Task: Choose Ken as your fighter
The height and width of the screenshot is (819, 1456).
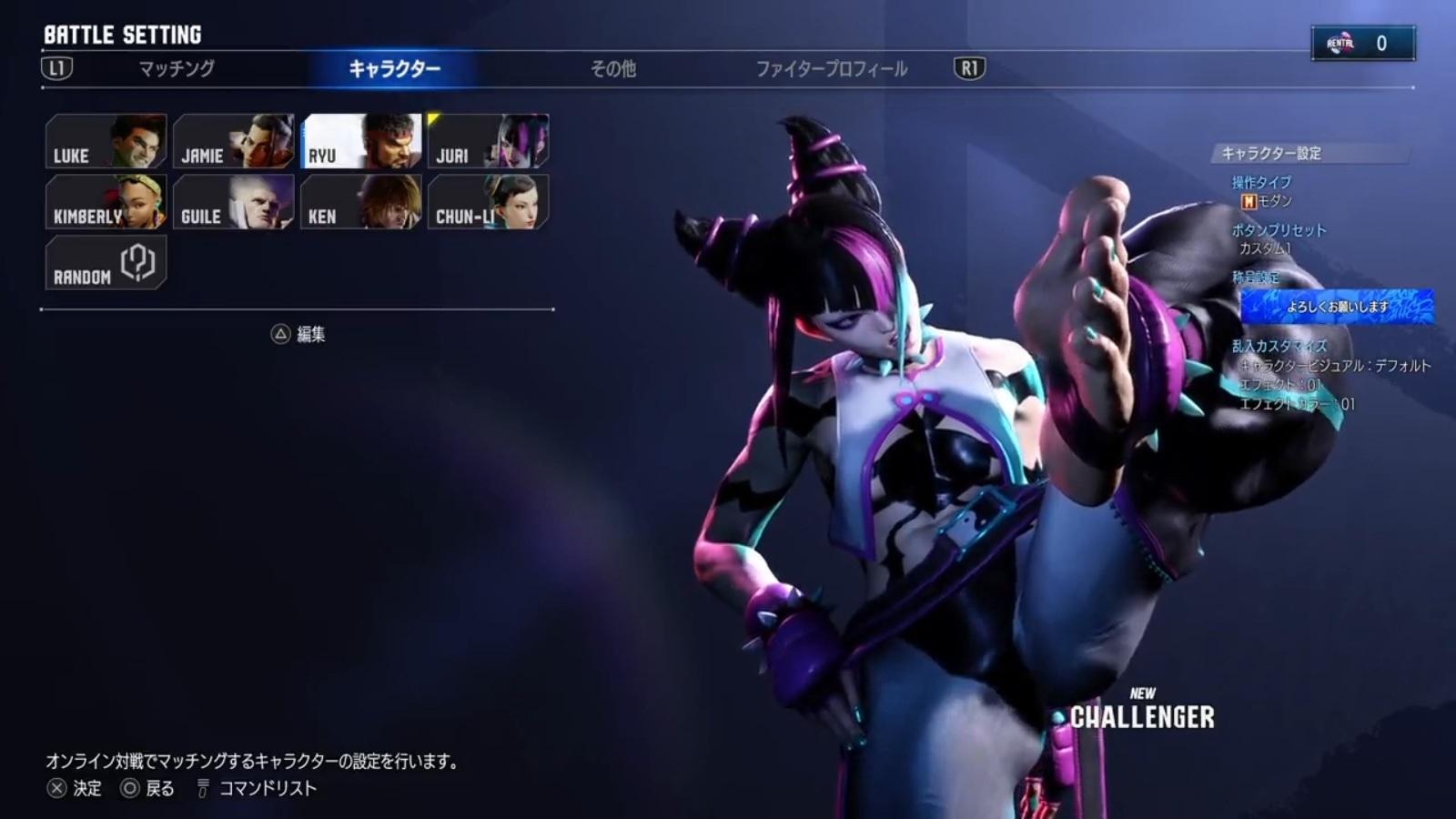Action: pos(361,202)
